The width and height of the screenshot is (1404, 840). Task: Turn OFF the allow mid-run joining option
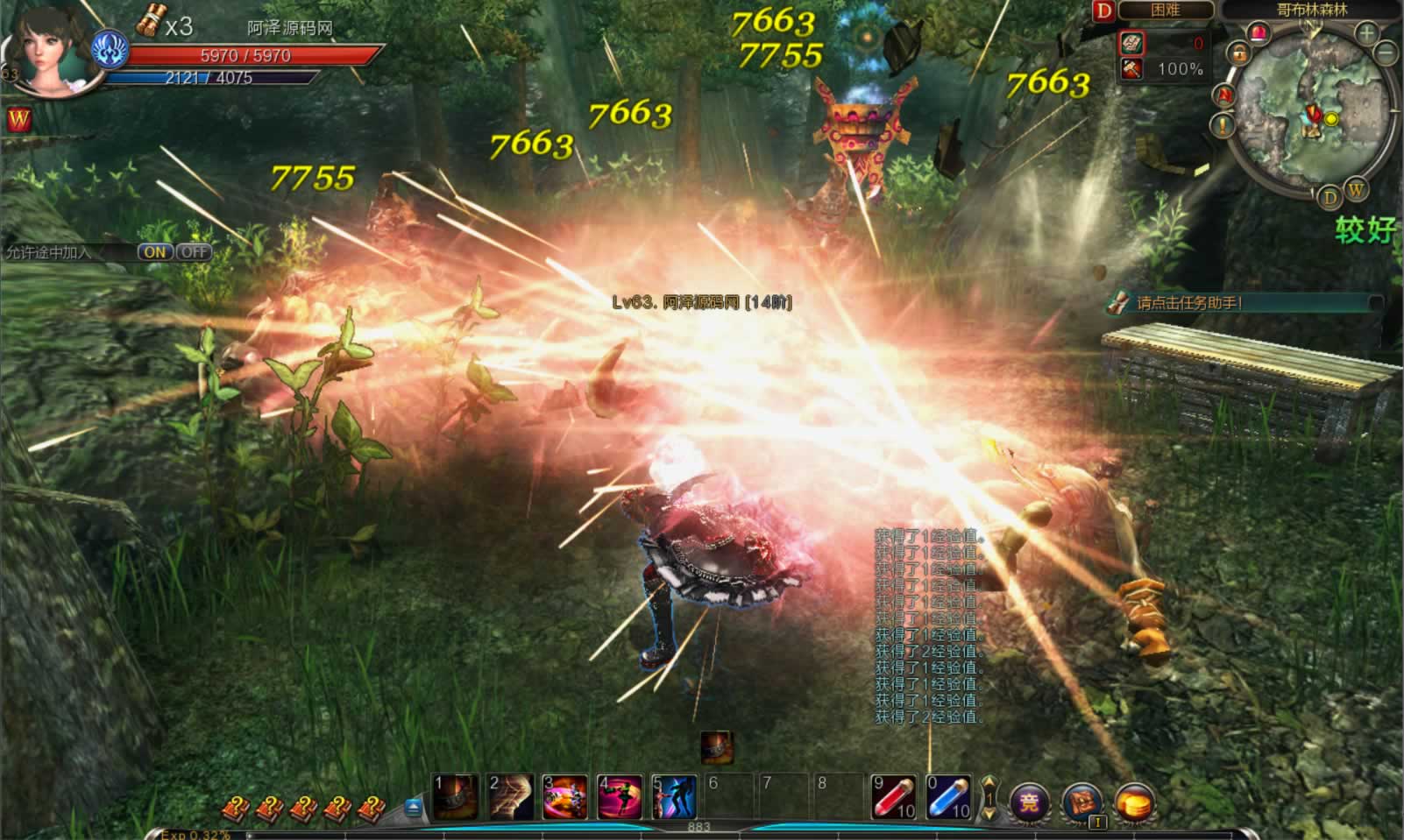click(194, 252)
